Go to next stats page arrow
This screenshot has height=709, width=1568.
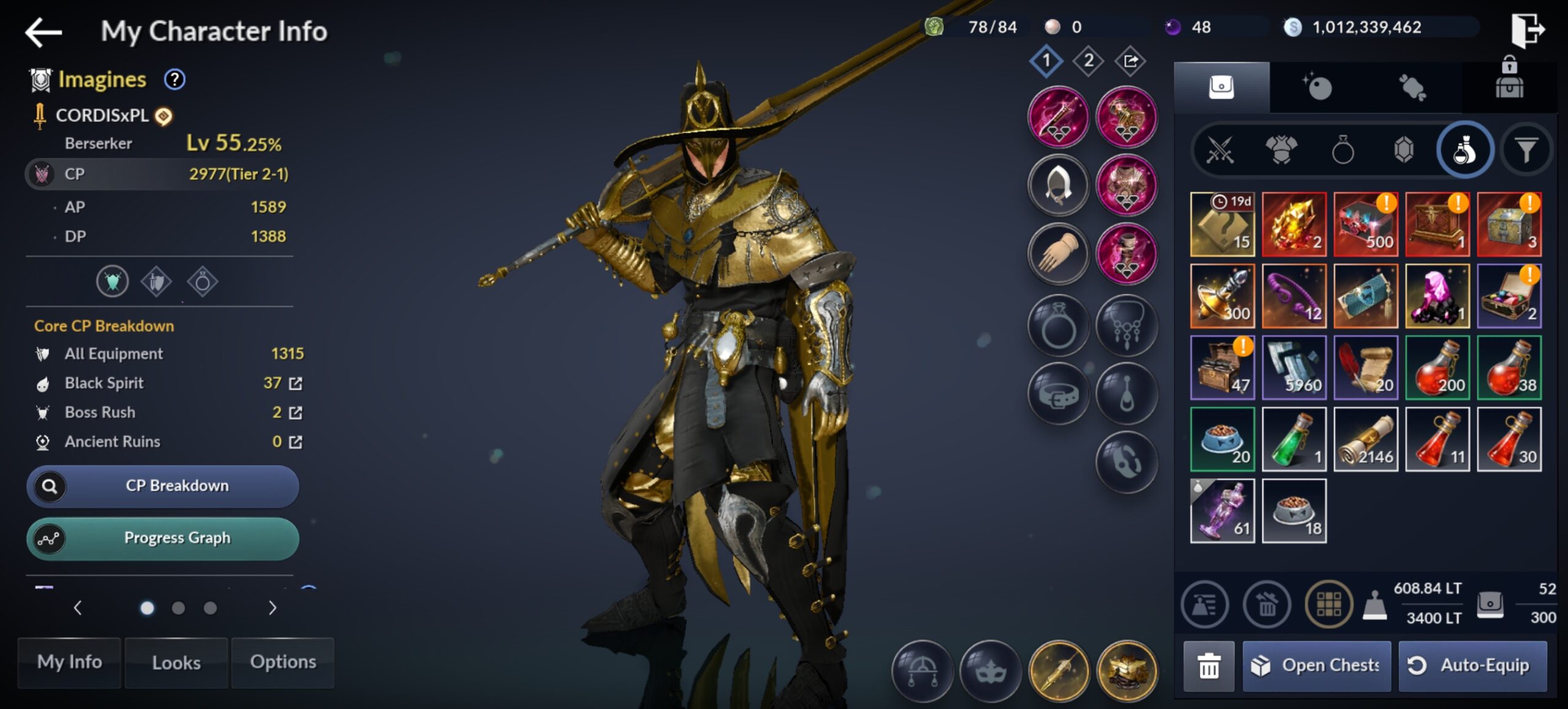click(x=273, y=608)
